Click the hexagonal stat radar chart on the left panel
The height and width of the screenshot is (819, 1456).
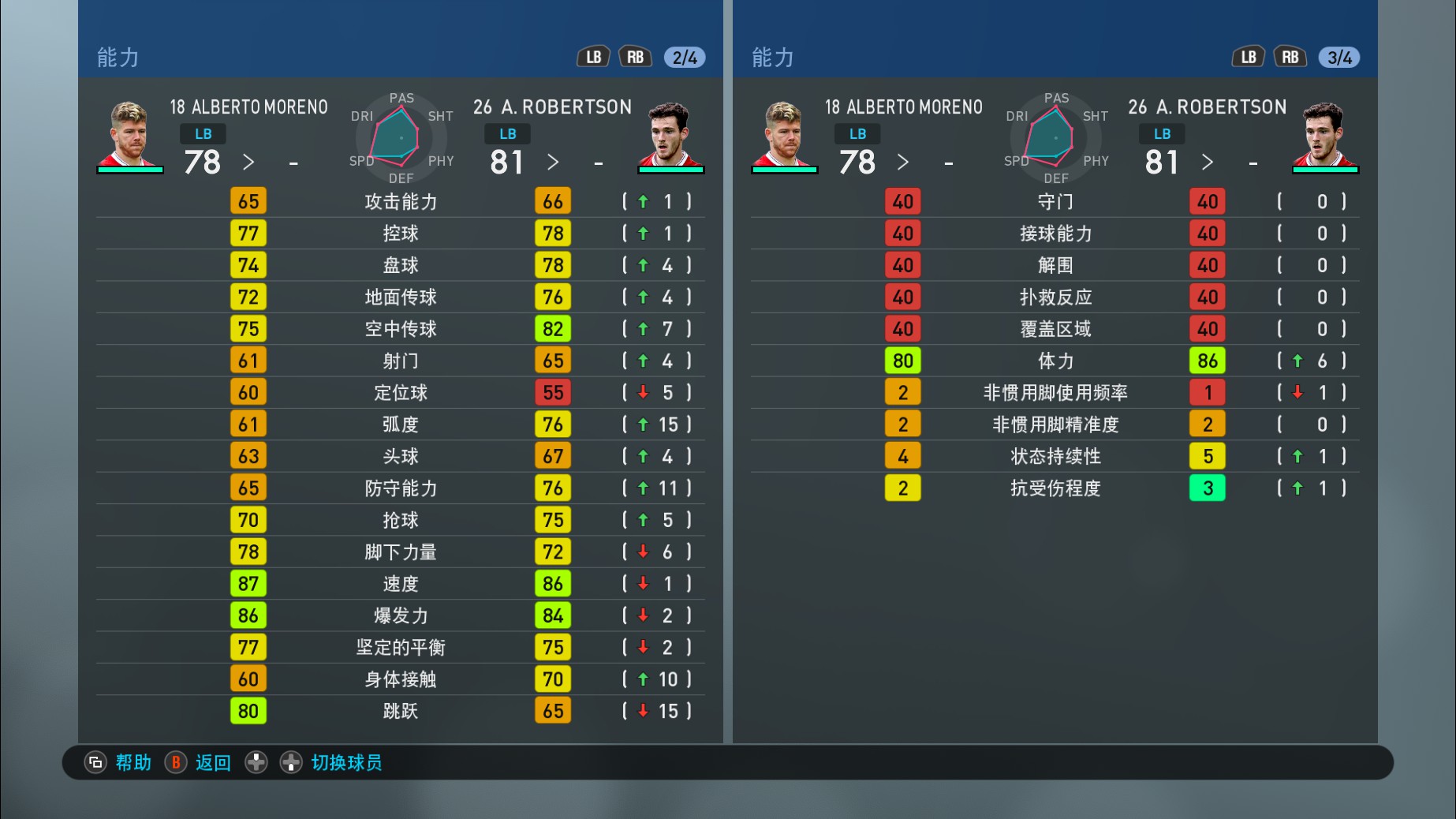401,138
